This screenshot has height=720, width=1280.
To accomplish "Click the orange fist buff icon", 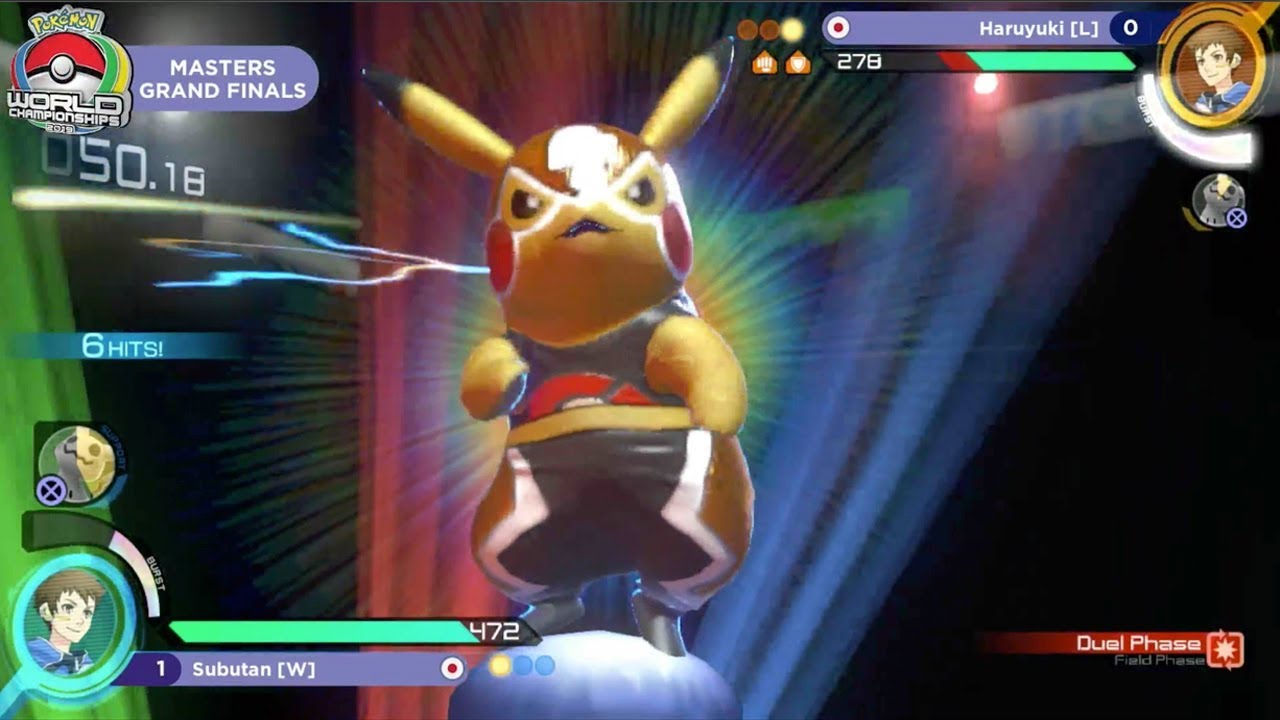I will click(765, 62).
